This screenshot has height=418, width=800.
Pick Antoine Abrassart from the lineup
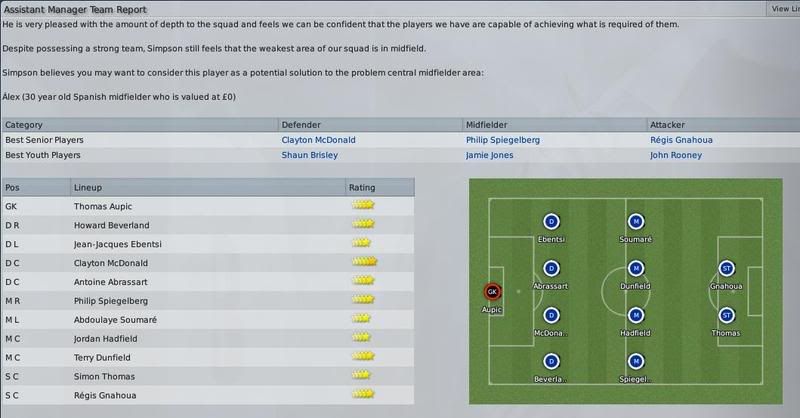[x=112, y=281]
